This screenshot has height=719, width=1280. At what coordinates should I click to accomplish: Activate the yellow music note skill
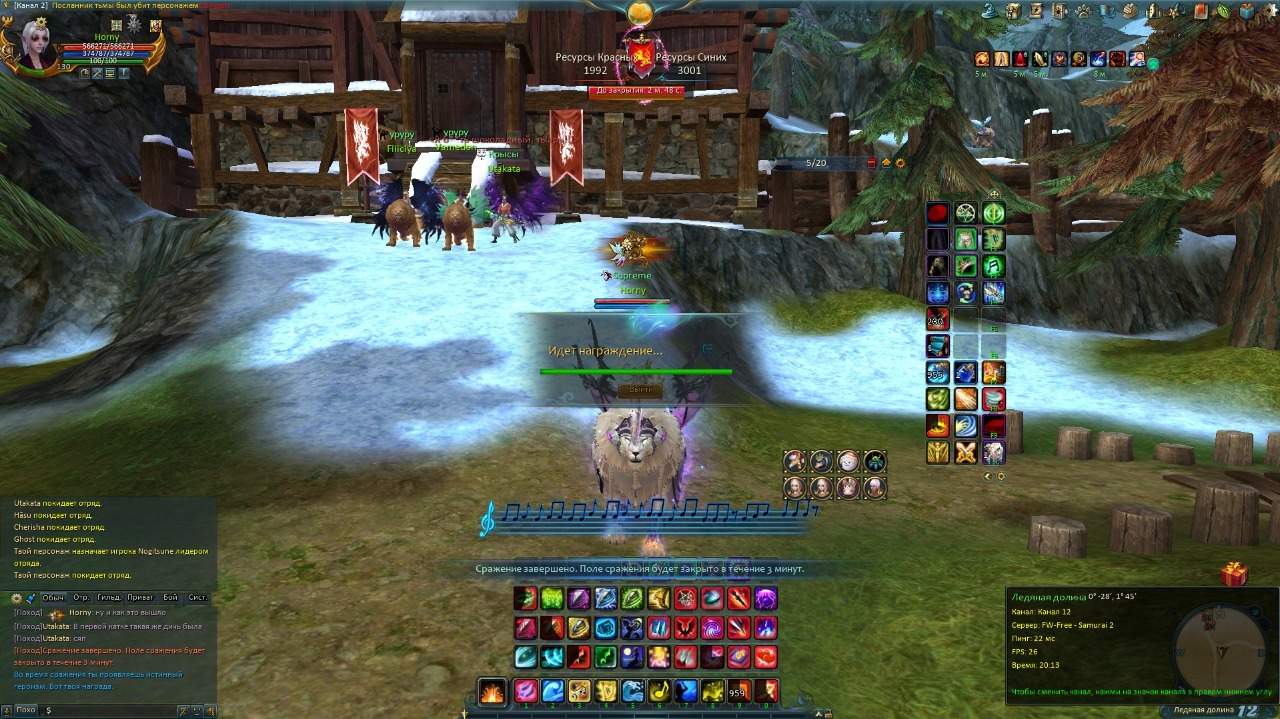[x=659, y=691]
